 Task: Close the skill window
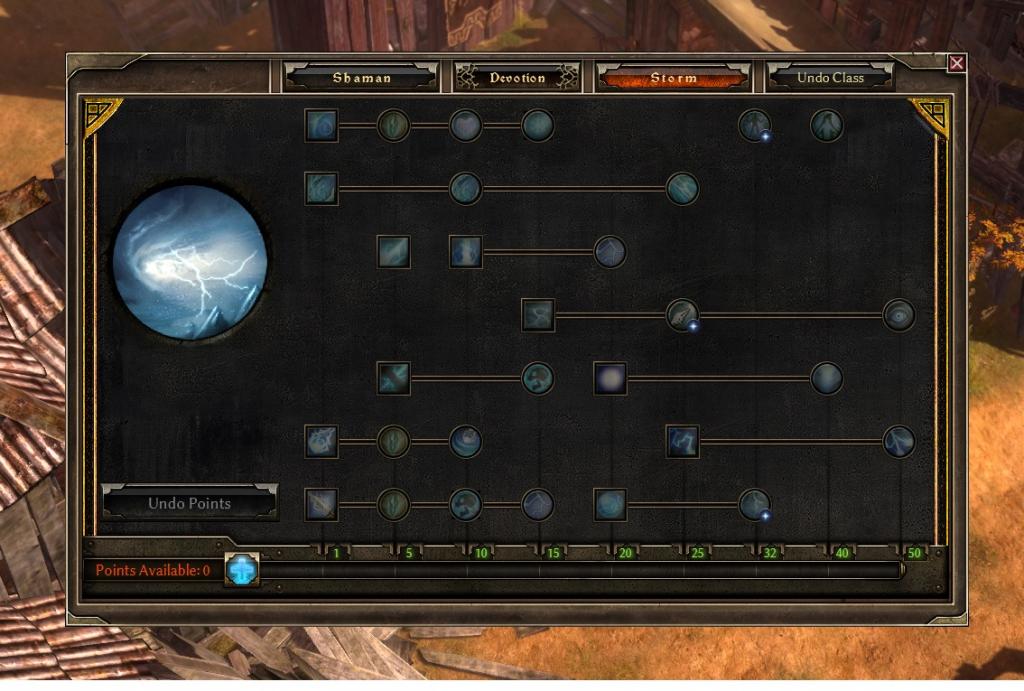tap(957, 63)
